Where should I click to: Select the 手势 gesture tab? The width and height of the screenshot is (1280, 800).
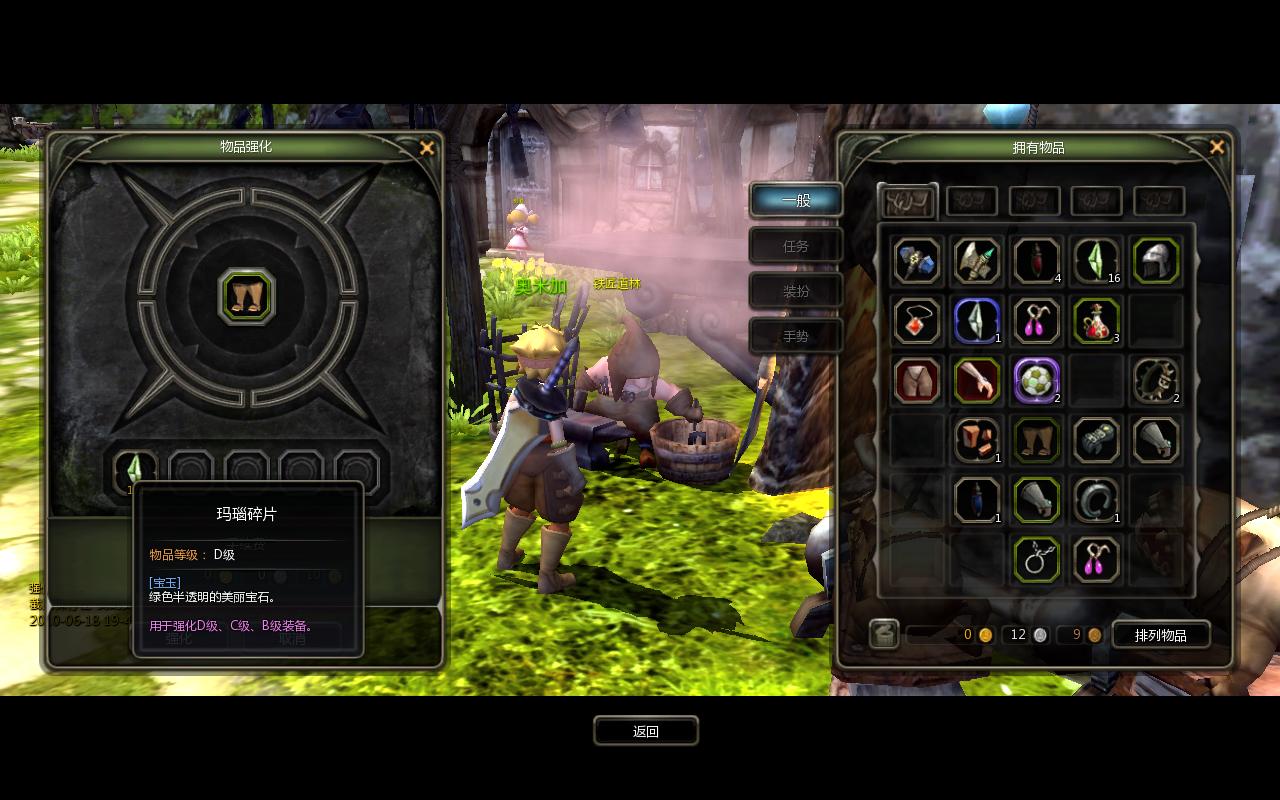[x=796, y=336]
